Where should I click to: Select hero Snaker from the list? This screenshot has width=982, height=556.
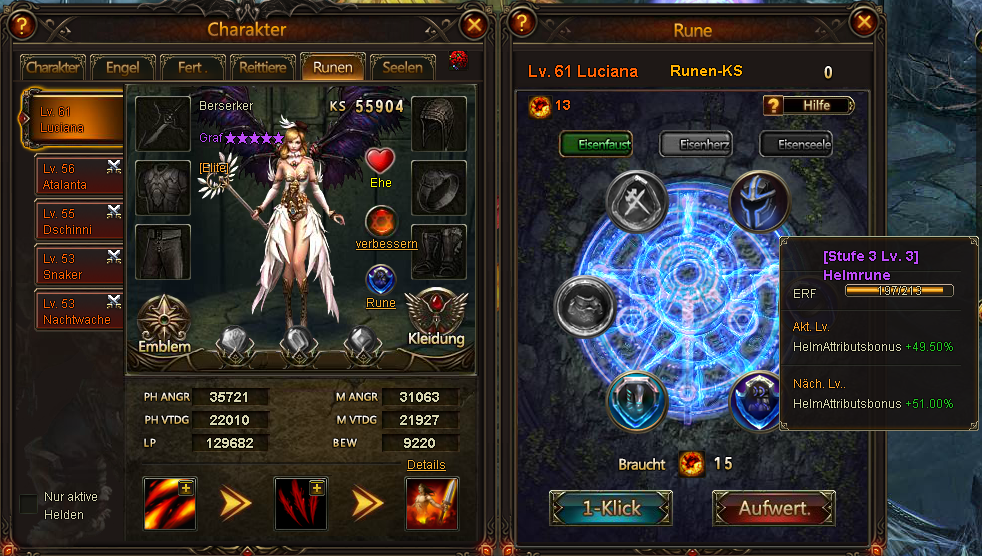click(77, 266)
